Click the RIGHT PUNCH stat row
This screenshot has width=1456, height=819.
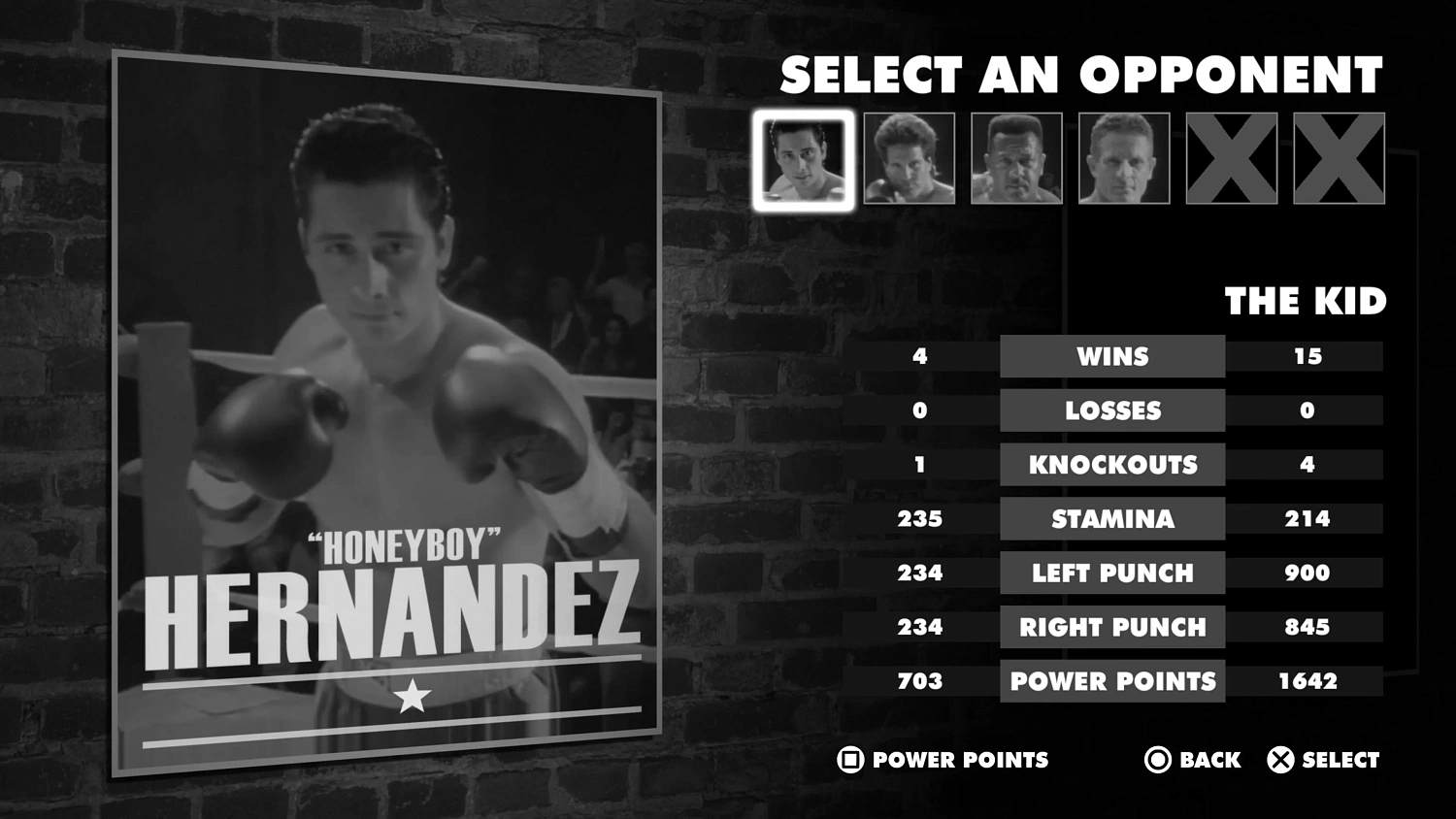tap(1112, 628)
